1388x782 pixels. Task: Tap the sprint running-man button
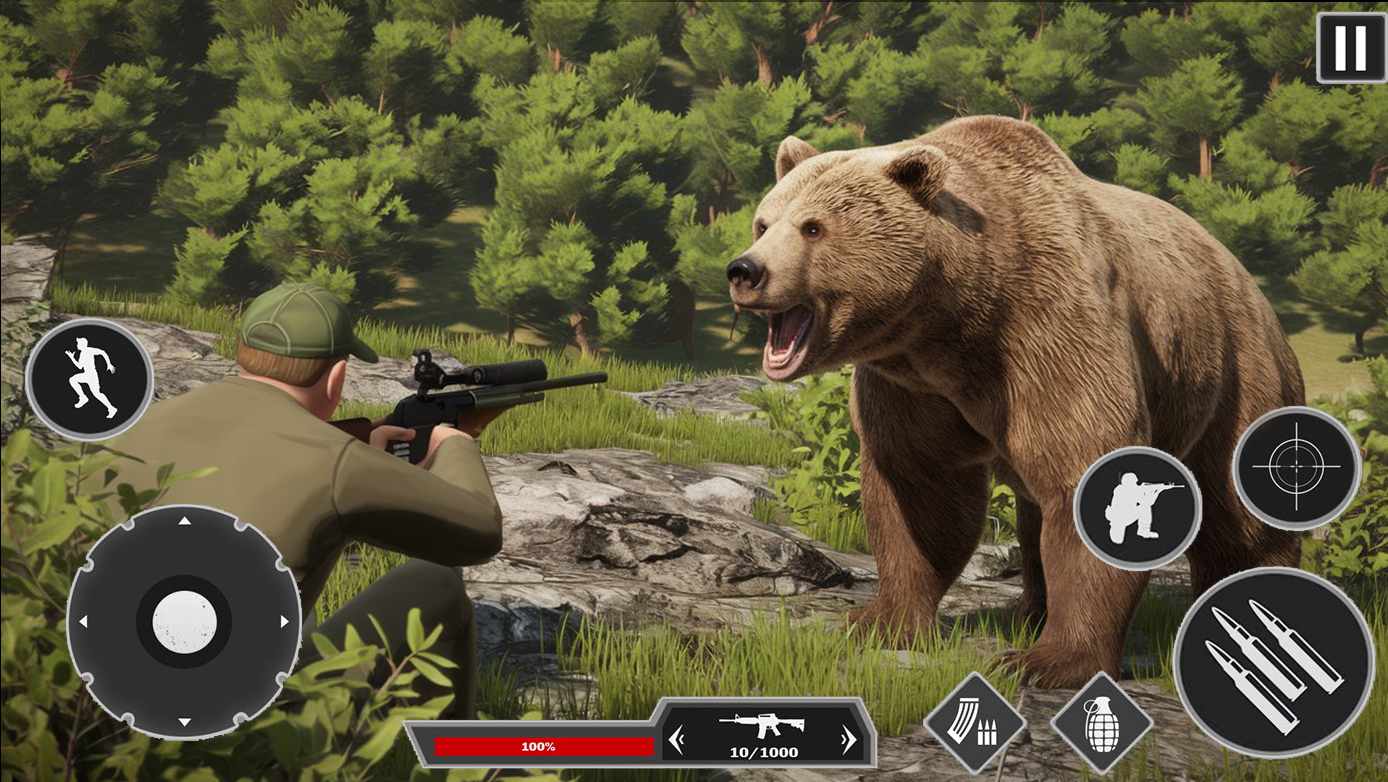pos(89,380)
